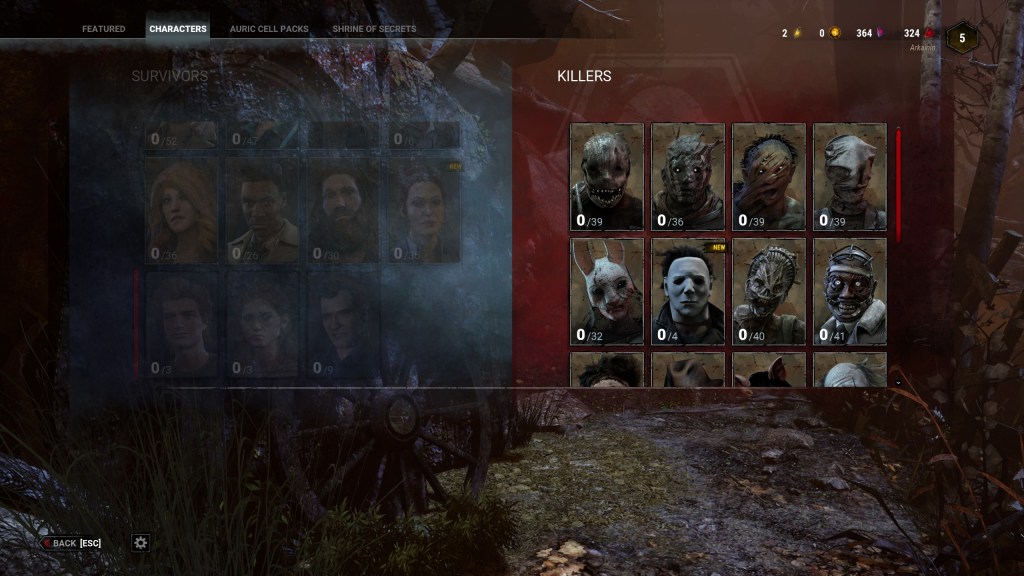Switch to the Featured tab

tap(104, 29)
